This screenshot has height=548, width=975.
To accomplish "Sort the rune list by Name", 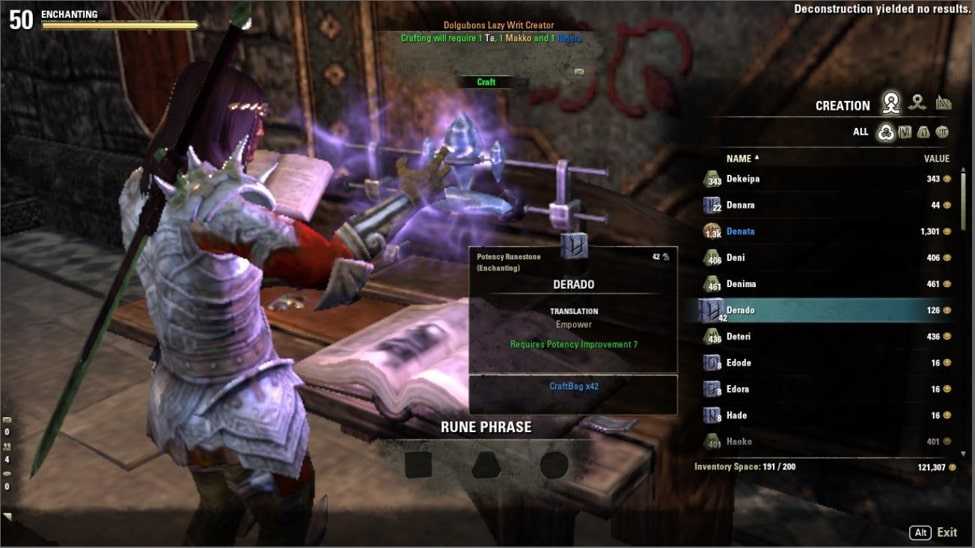I will click(741, 158).
